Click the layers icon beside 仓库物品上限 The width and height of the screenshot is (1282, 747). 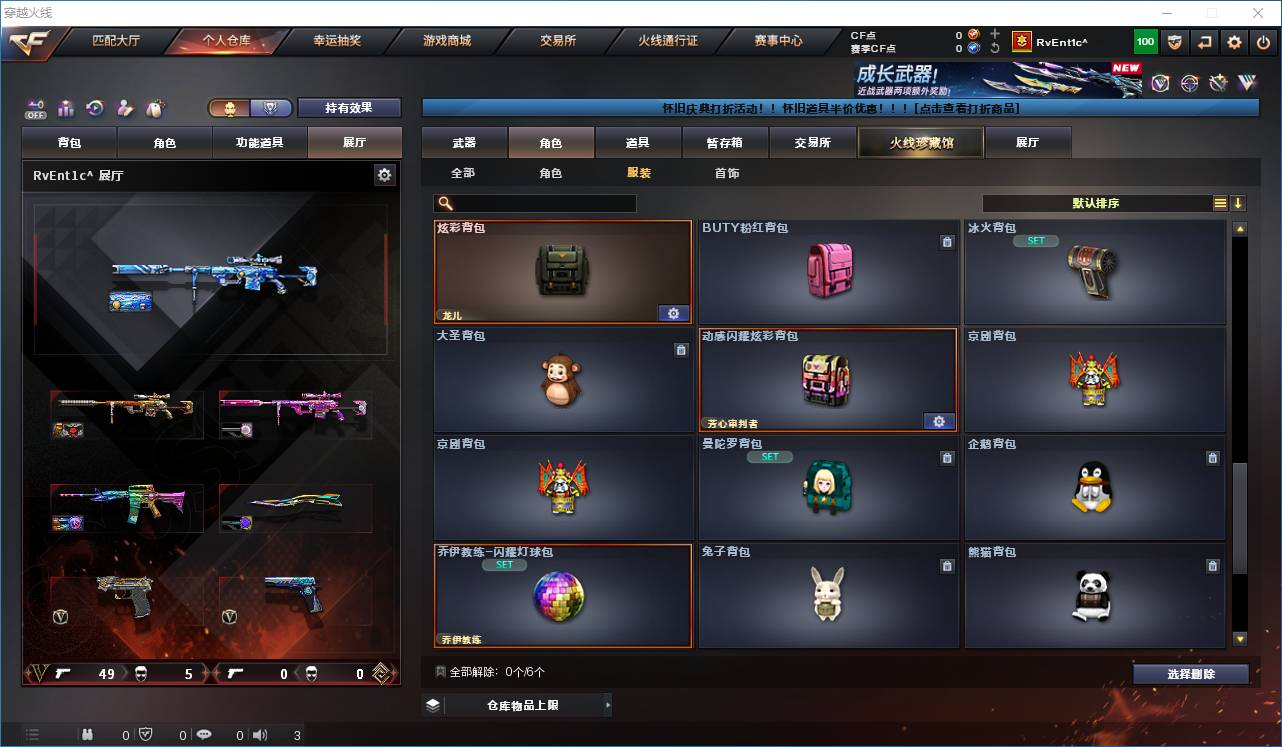pyautogui.click(x=431, y=704)
